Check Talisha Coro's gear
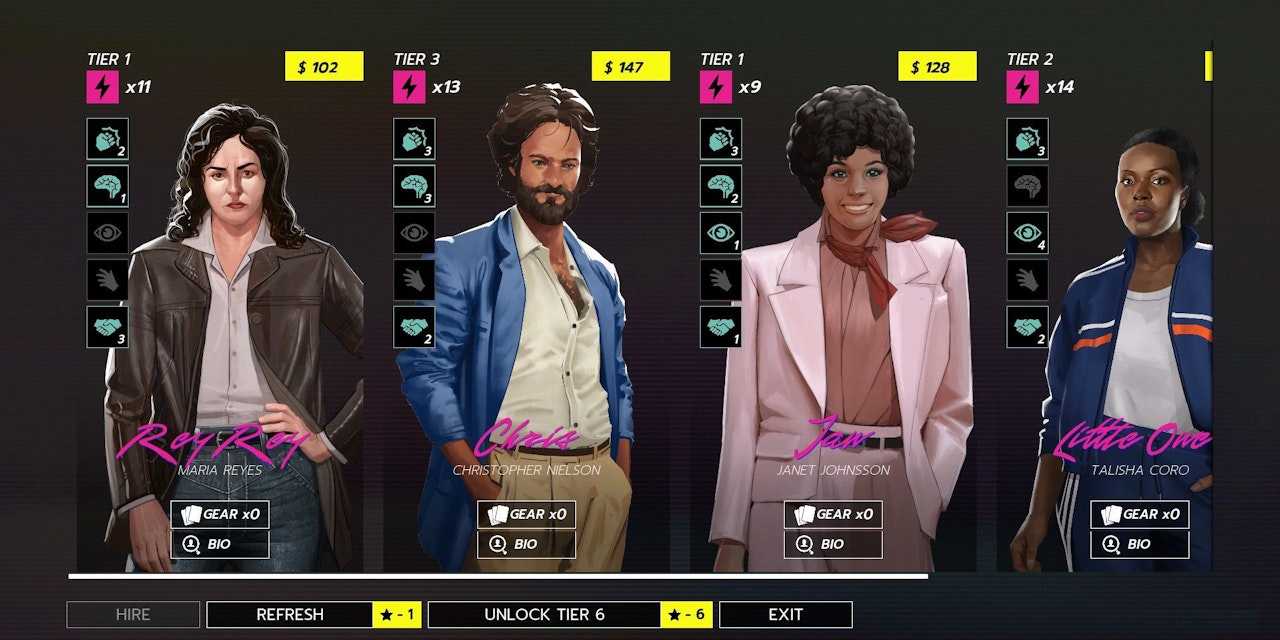Viewport: 1280px width, 640px height. coord(1139,514)
